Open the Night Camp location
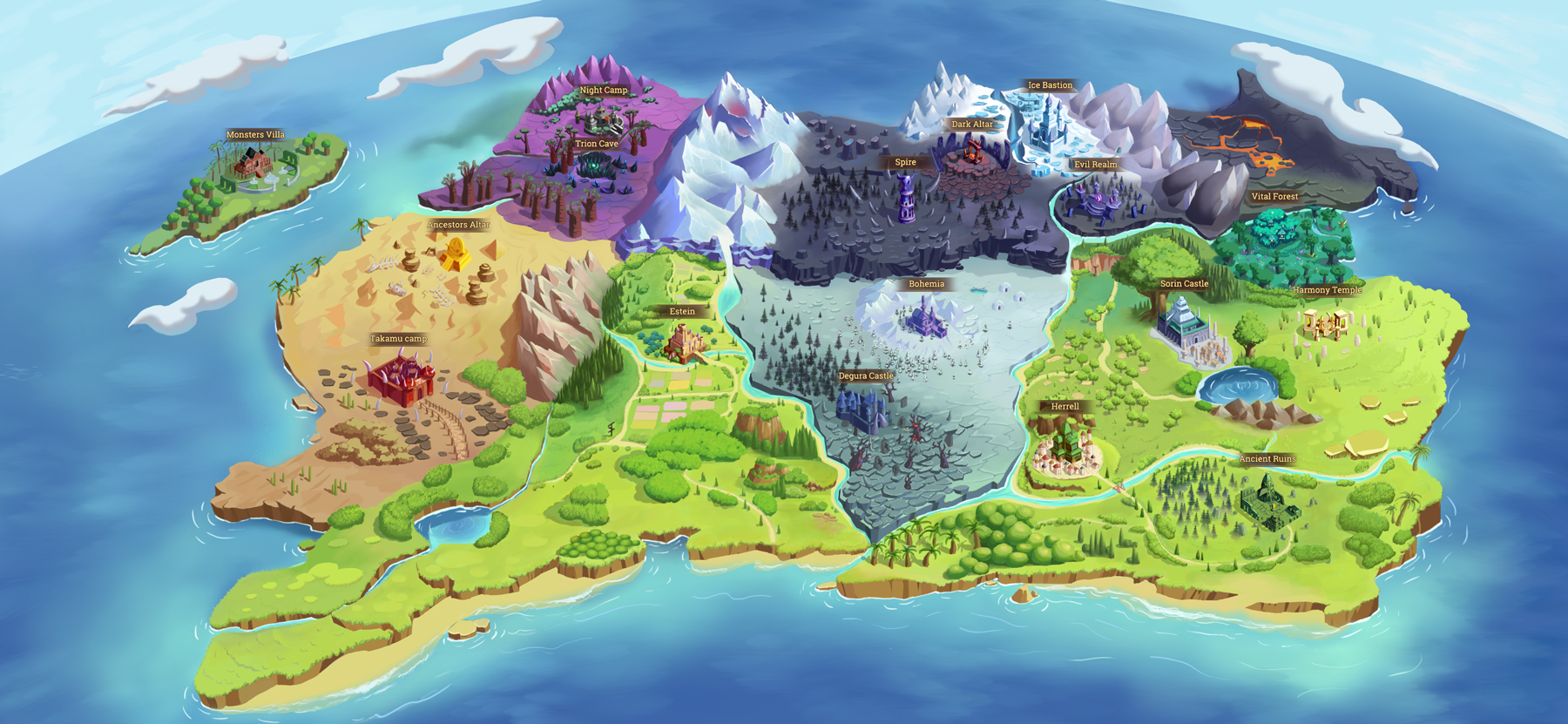Viewport: 1568px width, 724px height. pos(603,91)
